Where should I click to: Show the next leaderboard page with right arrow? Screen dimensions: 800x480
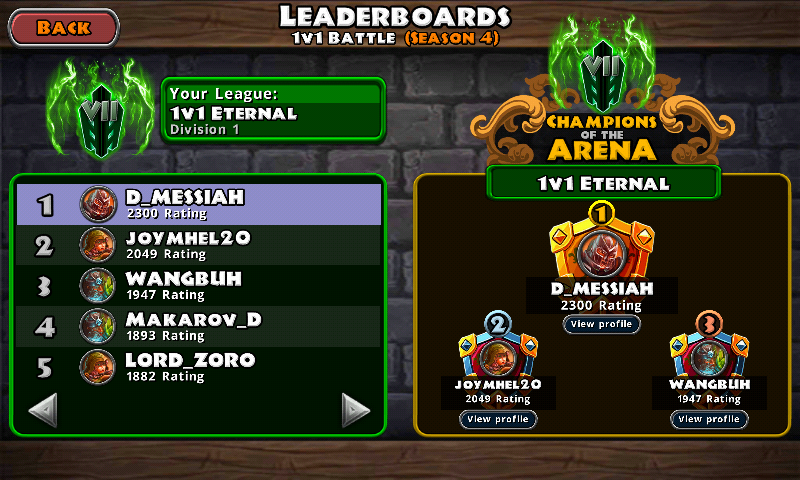point(356,409)
